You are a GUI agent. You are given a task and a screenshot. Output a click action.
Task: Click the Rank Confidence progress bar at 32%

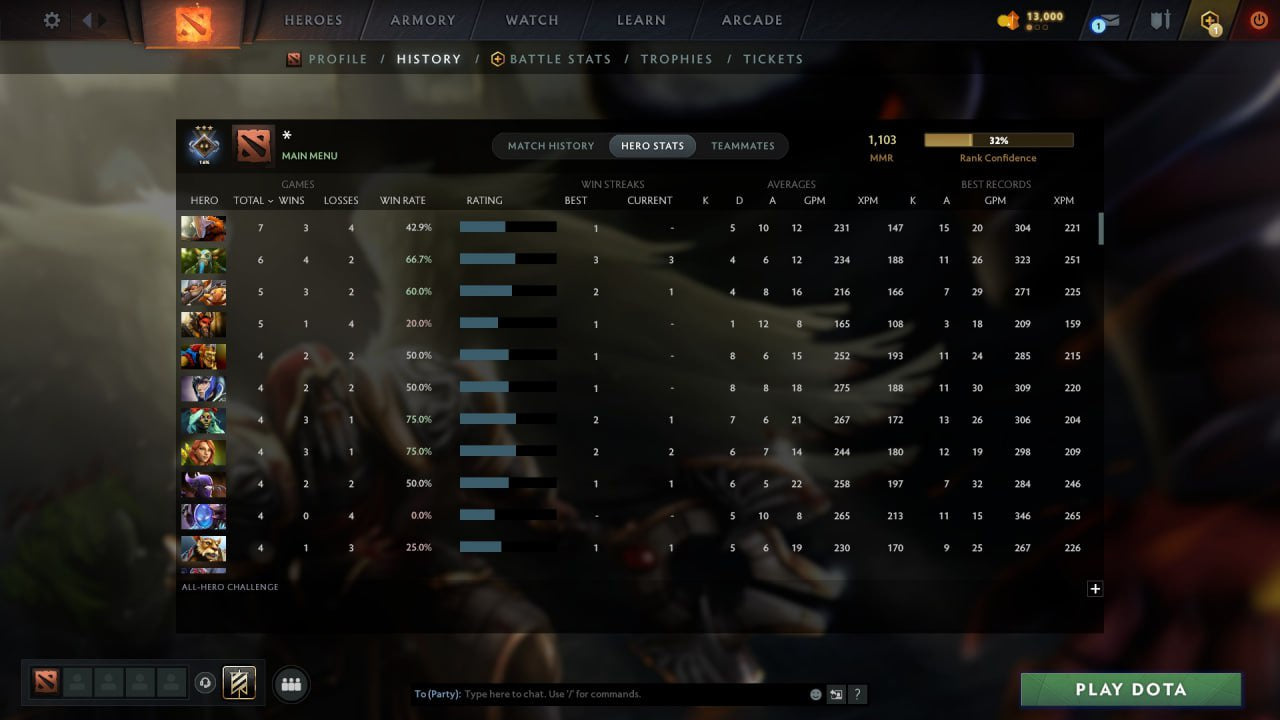(999, 140)
